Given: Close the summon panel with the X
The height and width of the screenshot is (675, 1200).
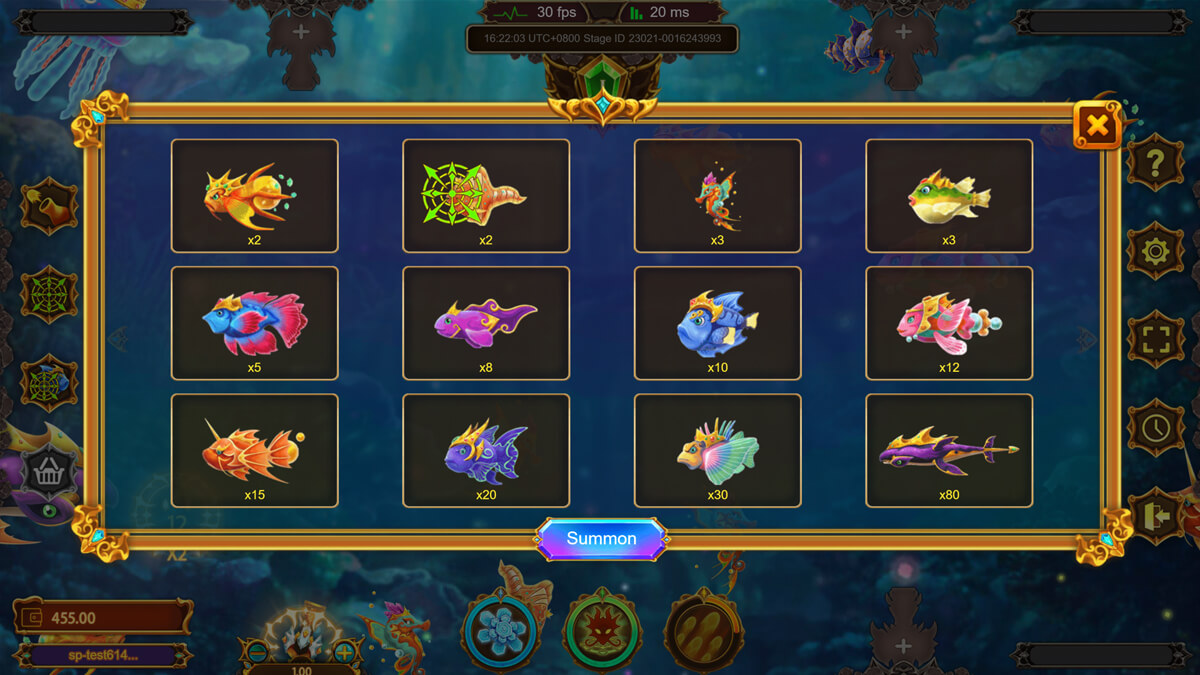Looking at the screenshot, I should 1097,126.
